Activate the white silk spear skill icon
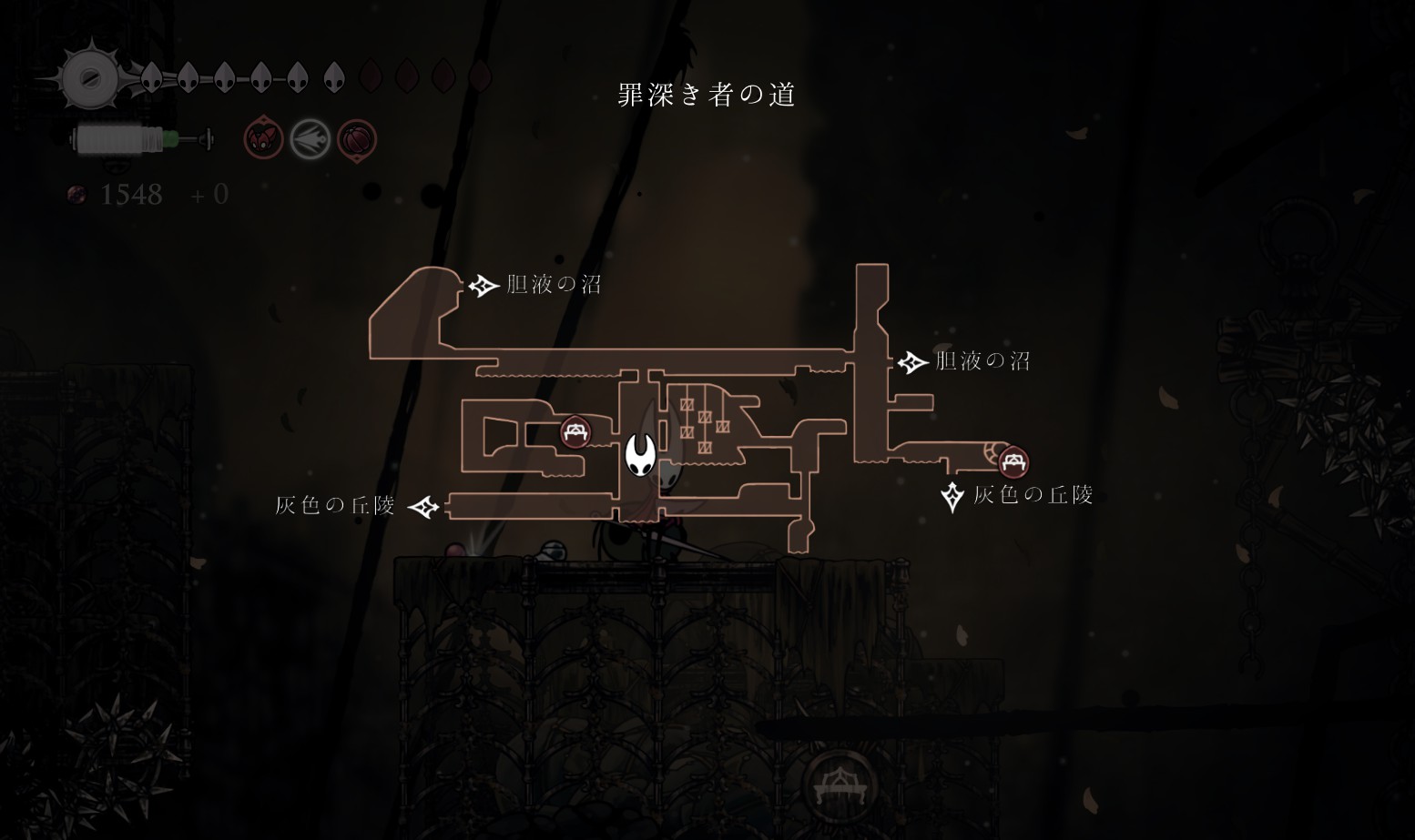 tap(310, 140)
